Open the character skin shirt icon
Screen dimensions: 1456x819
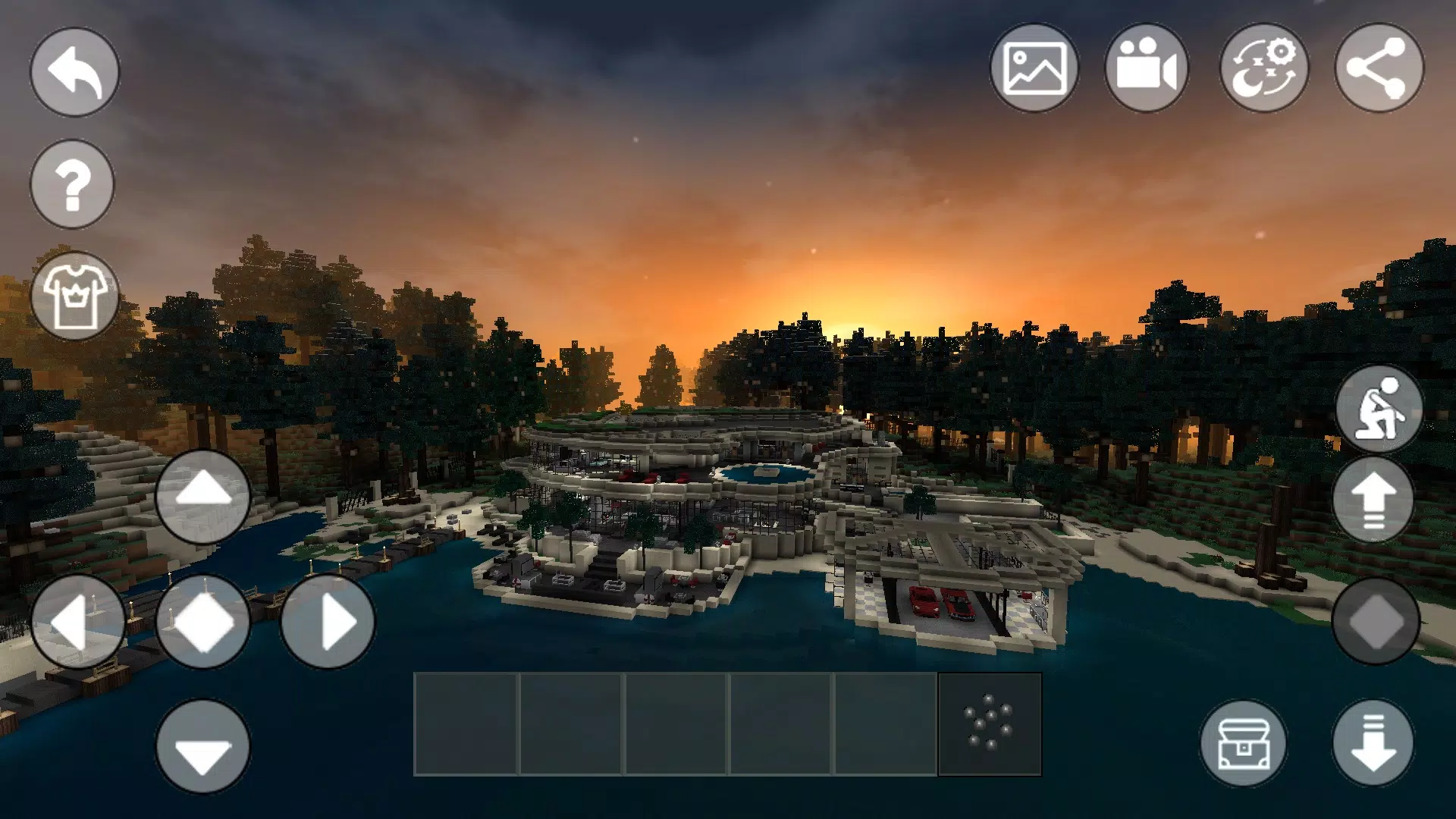[76, 296]
